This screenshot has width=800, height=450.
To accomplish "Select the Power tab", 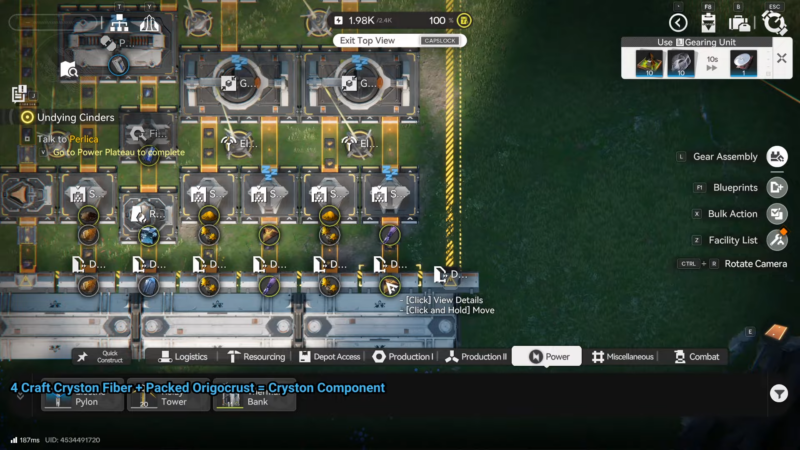I will click(547, 356).
